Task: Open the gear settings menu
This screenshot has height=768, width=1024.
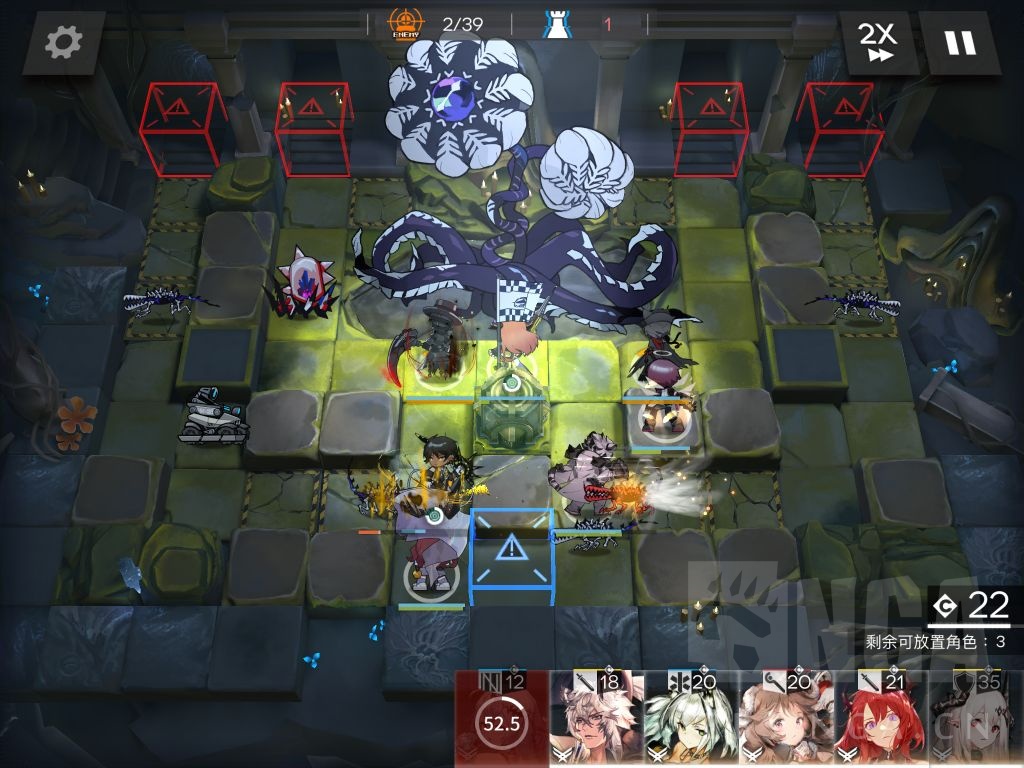Action: pos(64,43)
